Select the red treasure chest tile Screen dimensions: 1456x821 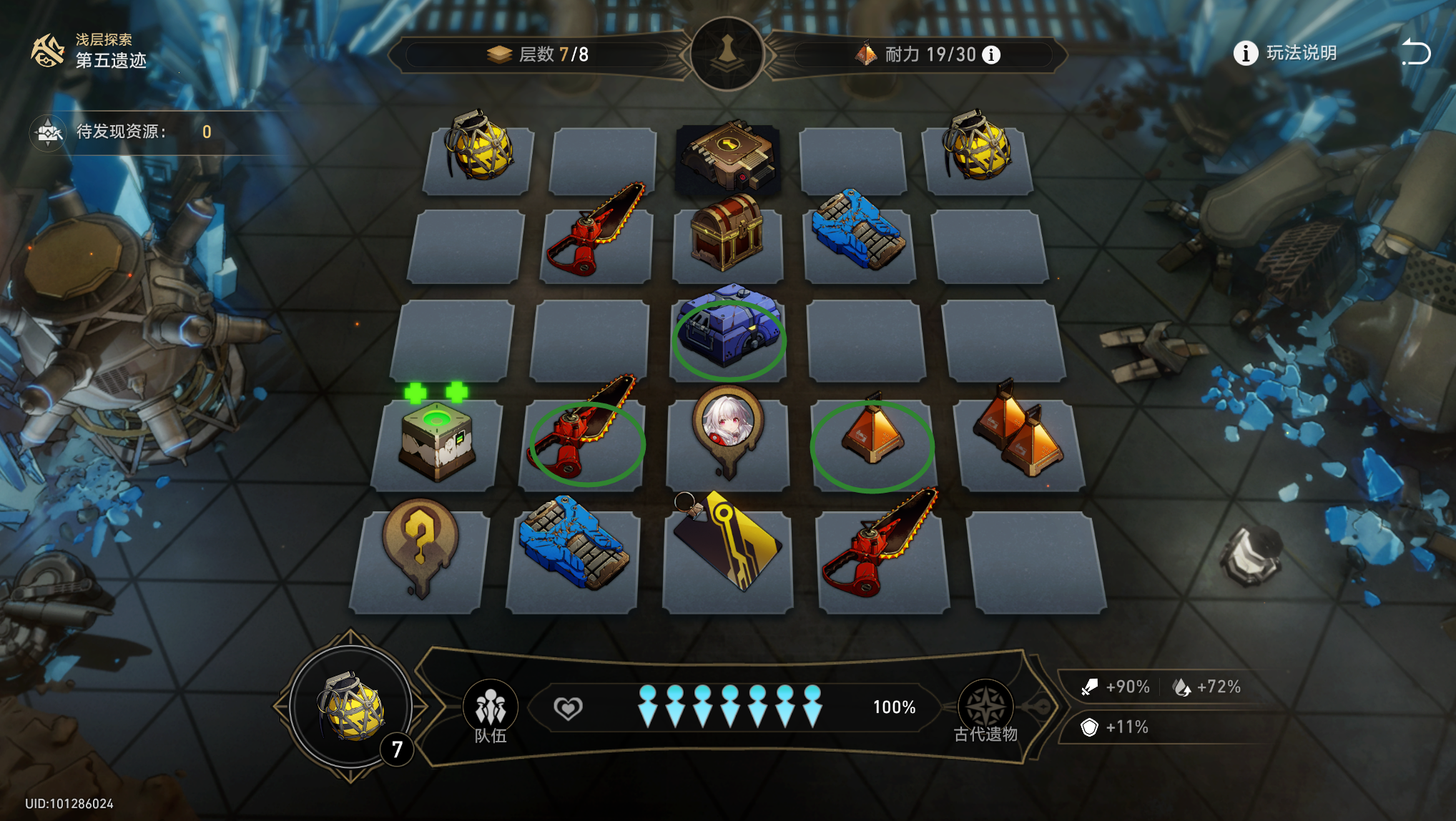(727, 233)
